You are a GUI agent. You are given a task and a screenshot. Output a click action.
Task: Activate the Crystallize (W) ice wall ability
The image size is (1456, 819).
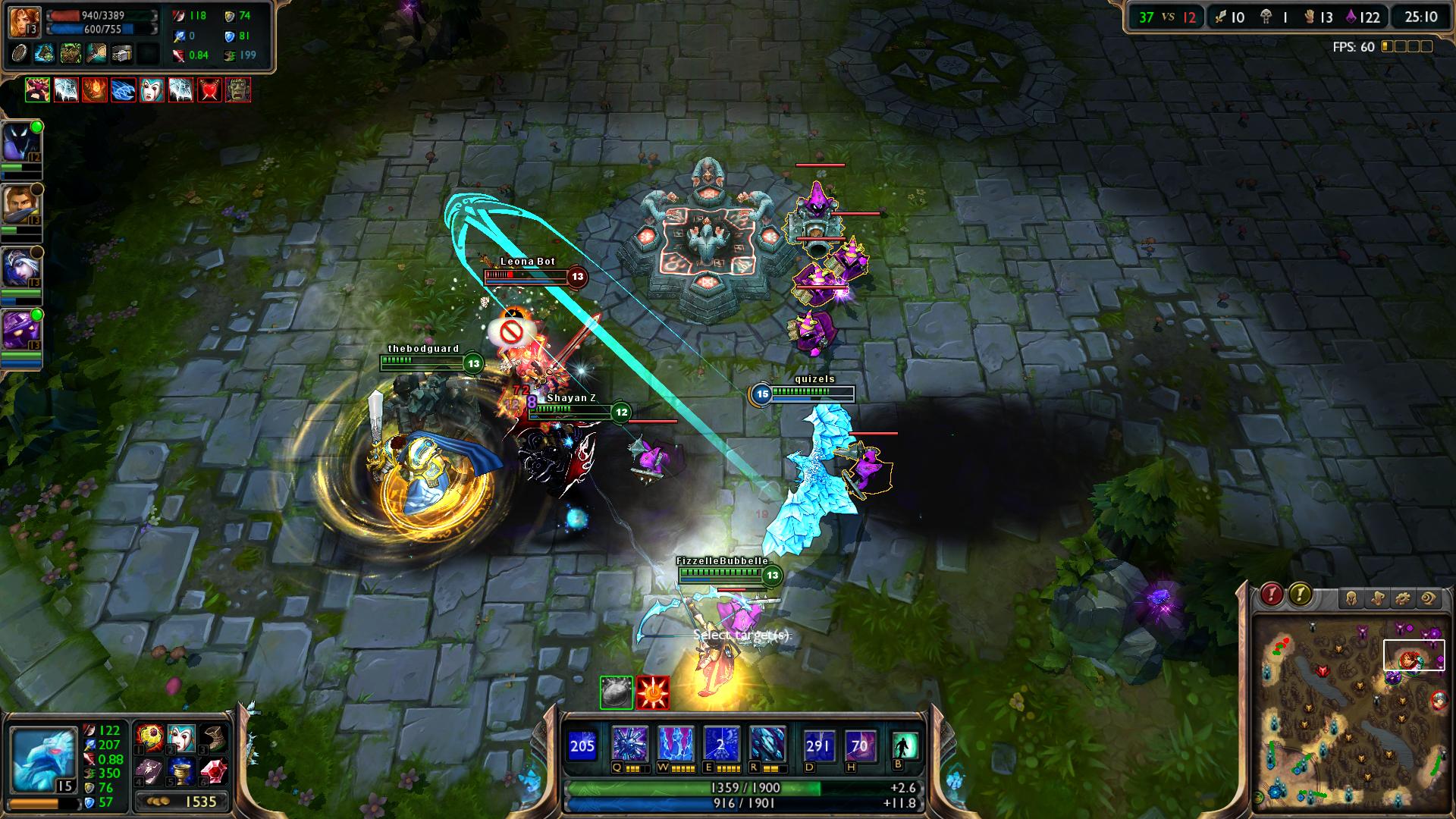(675, 745)
